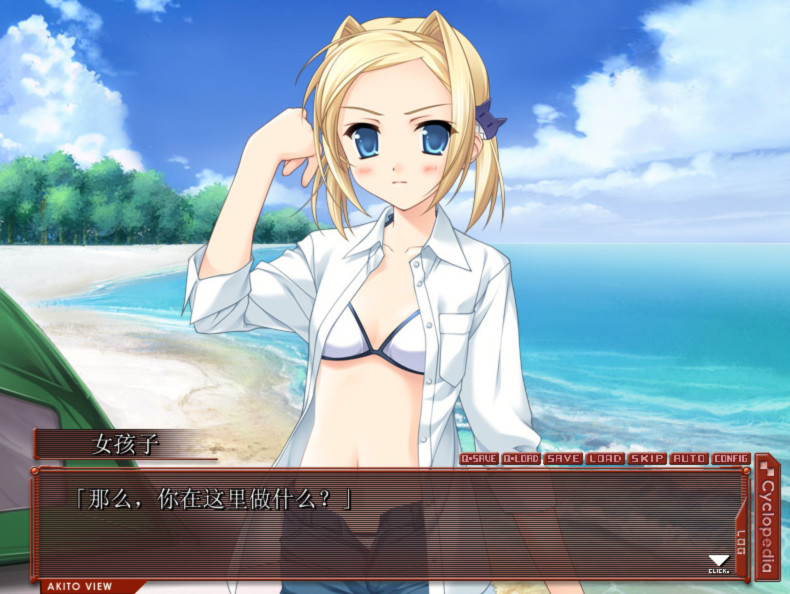This screenshot has width=790, height=594.
Task: Activate SKIP to fast-forward dialogue
Action: [647, 459]
